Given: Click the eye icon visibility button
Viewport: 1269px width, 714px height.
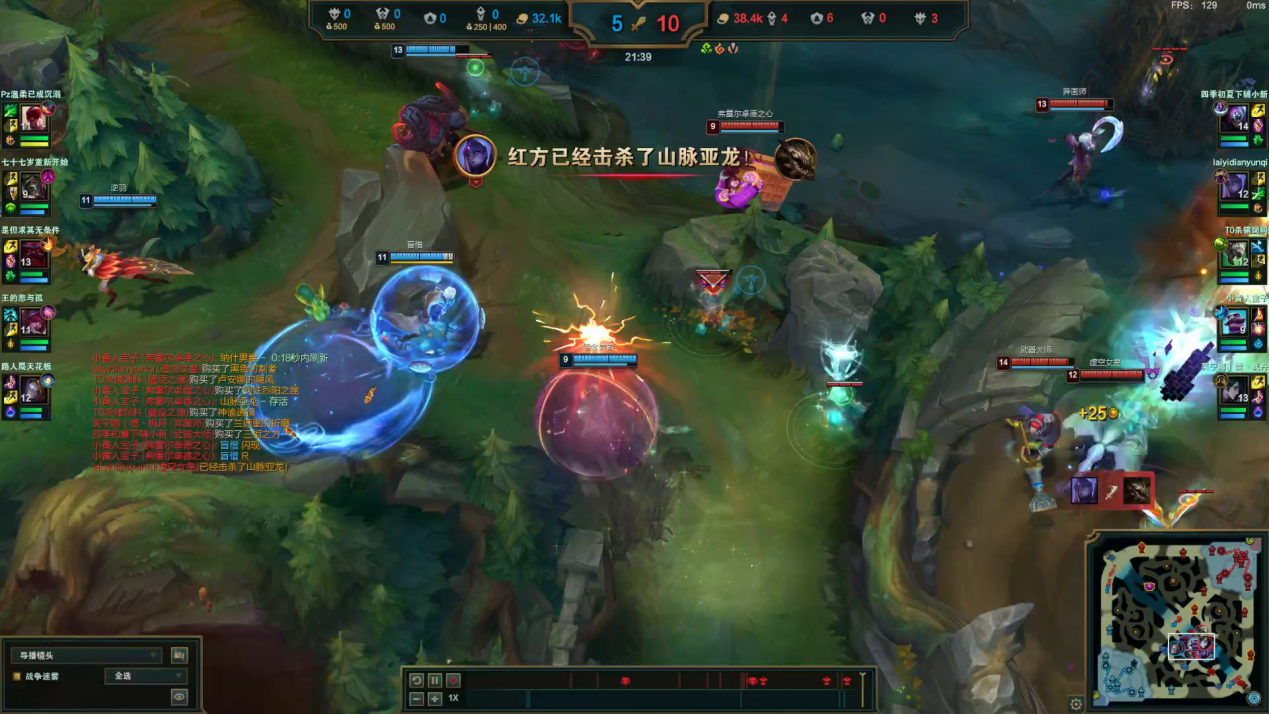Looking at the screenshot, I should coord(179,697).
